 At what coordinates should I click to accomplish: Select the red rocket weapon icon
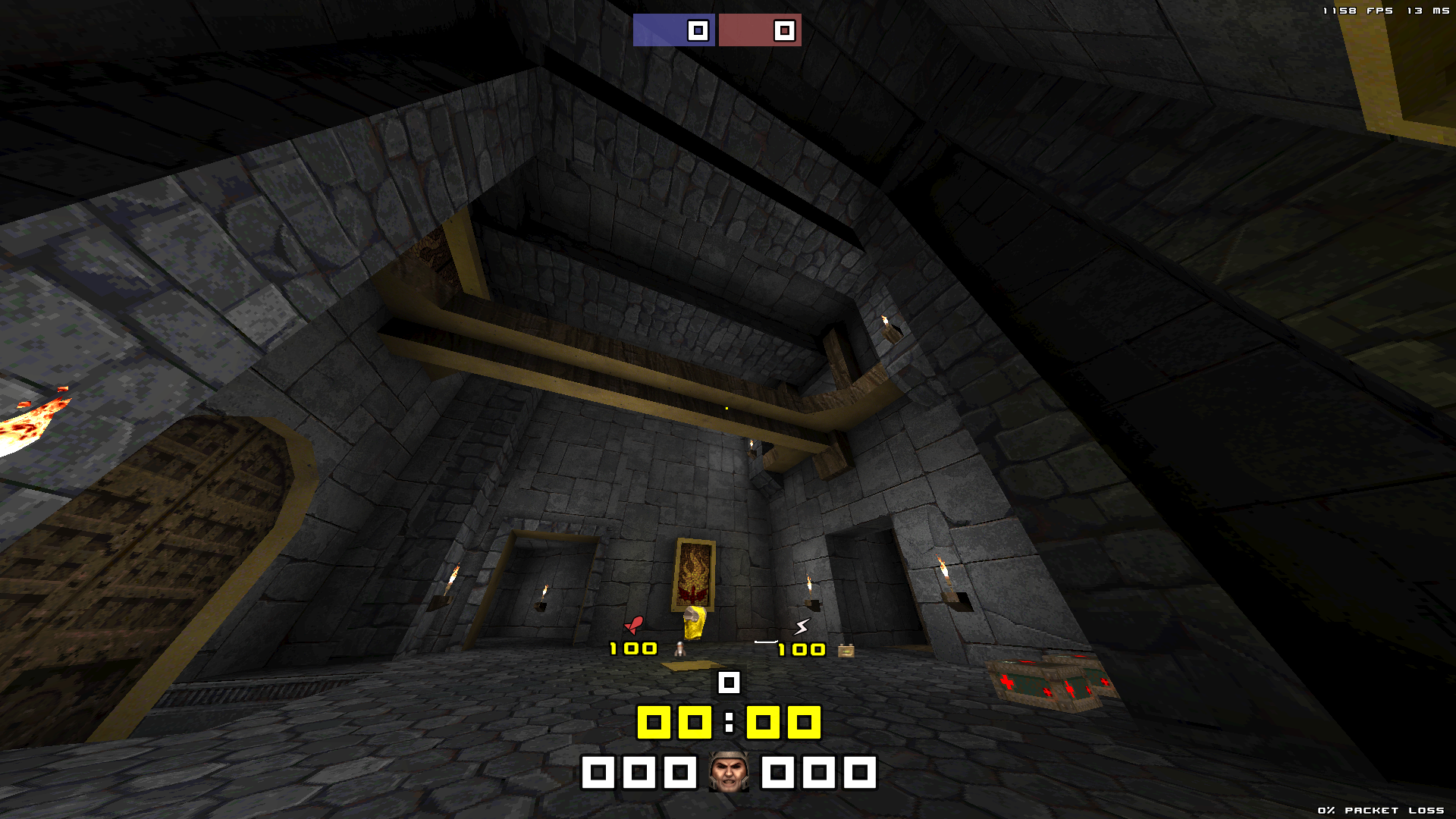click(634, 625)
